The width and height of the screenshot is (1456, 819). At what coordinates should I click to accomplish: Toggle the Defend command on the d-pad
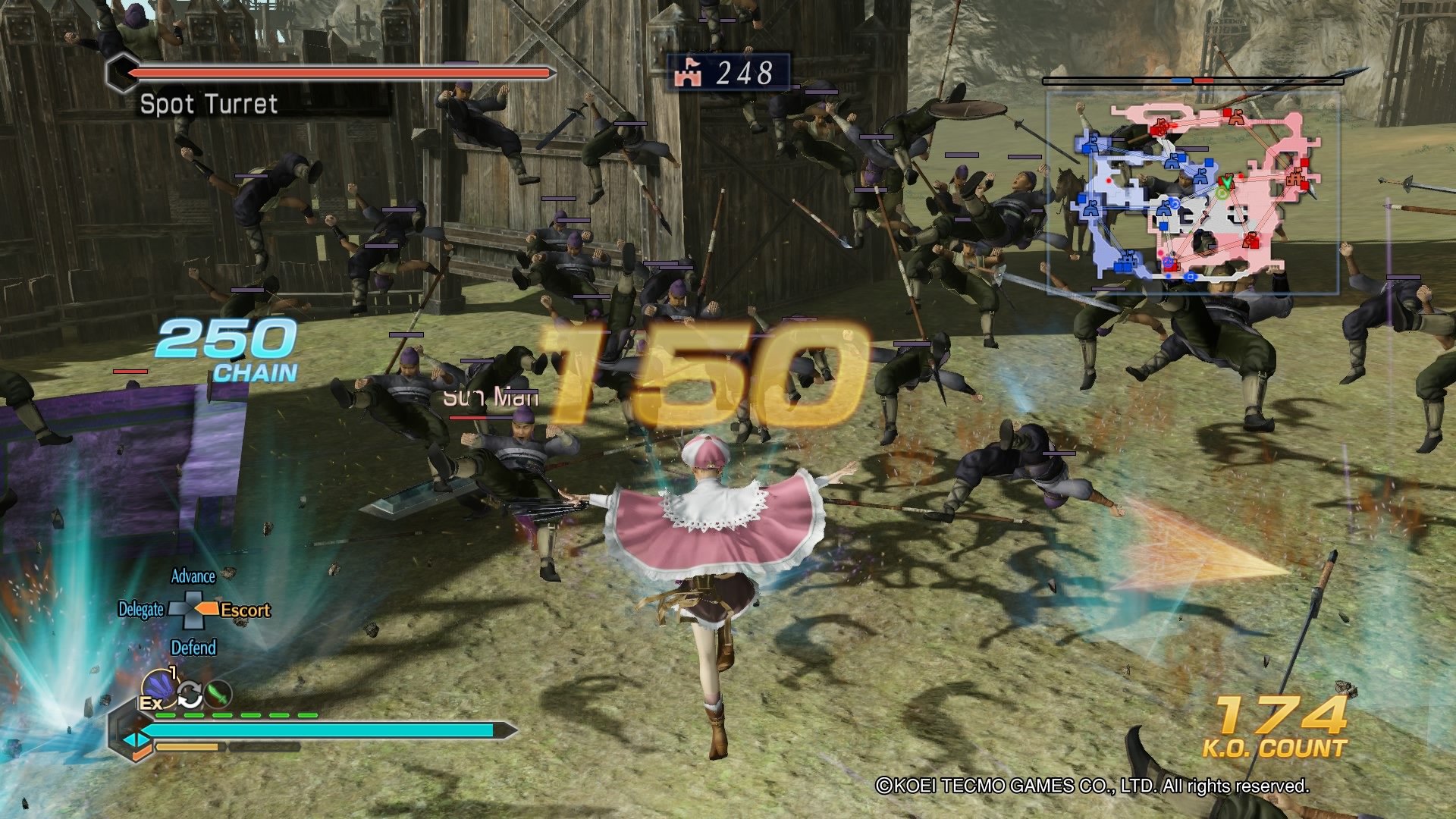[x=196, y=648]
